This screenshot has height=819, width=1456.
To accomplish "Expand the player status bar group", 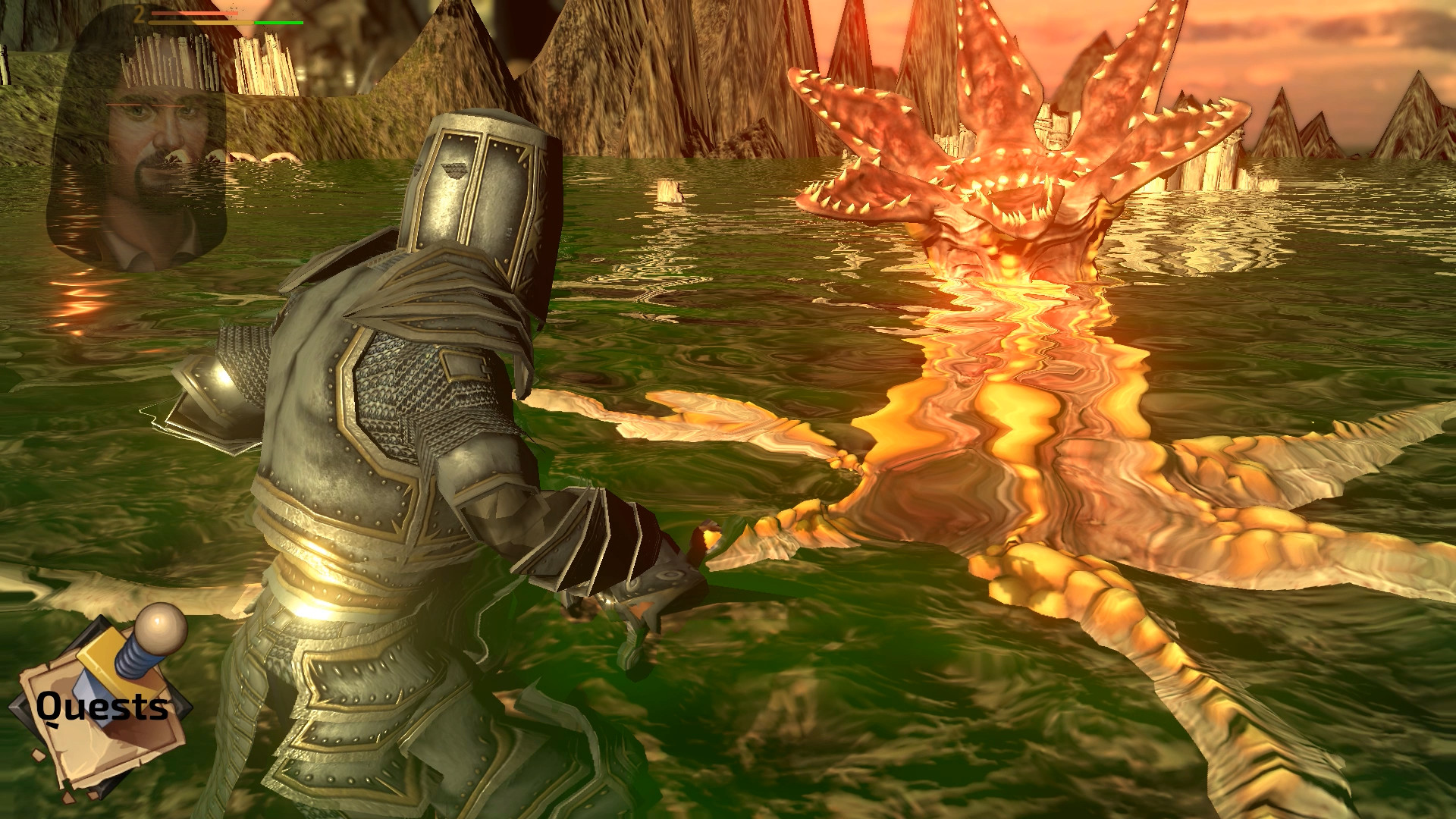I will 227,17.
